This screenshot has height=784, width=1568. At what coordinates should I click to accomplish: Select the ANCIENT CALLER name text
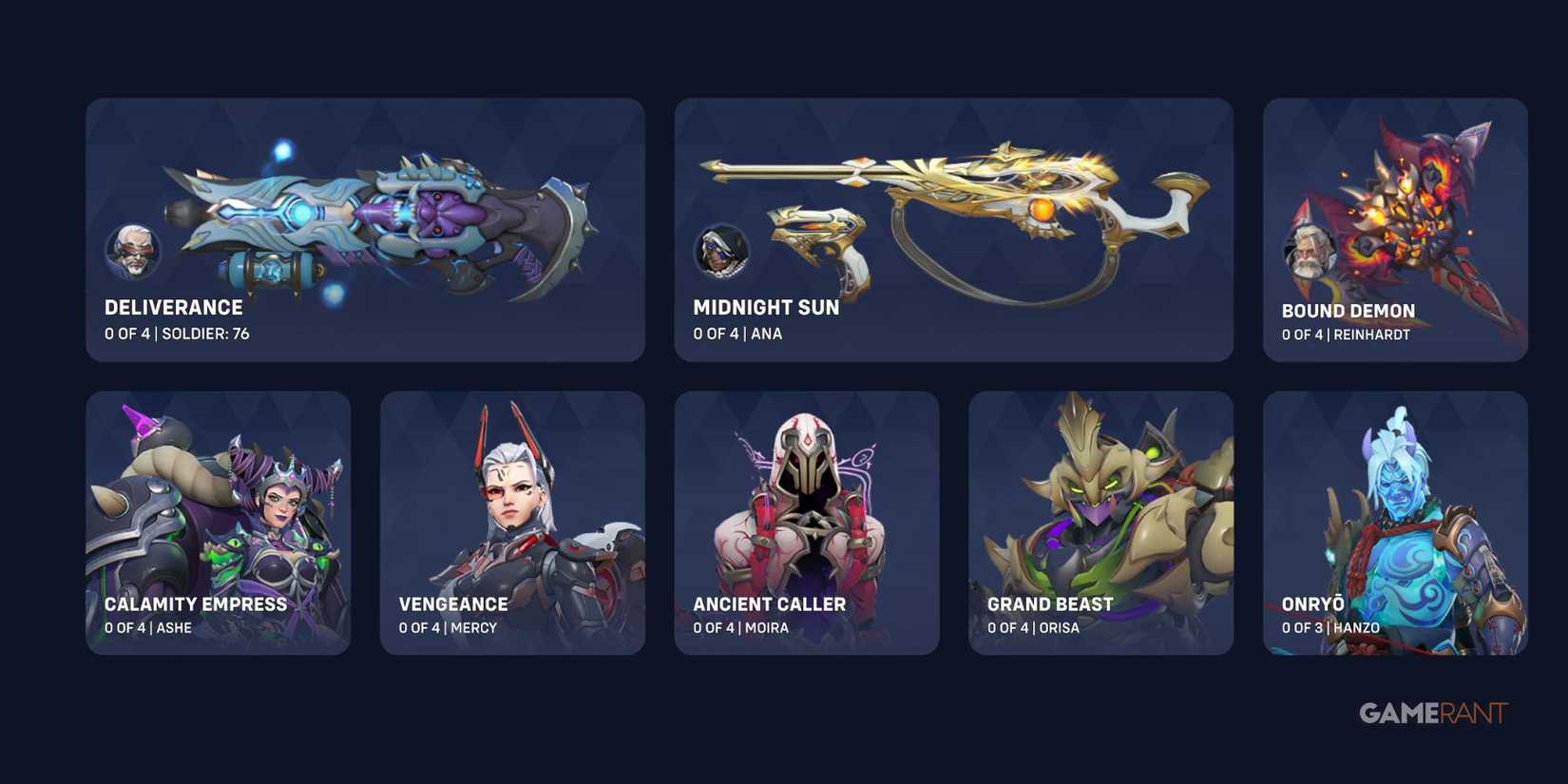click(770, 603)
